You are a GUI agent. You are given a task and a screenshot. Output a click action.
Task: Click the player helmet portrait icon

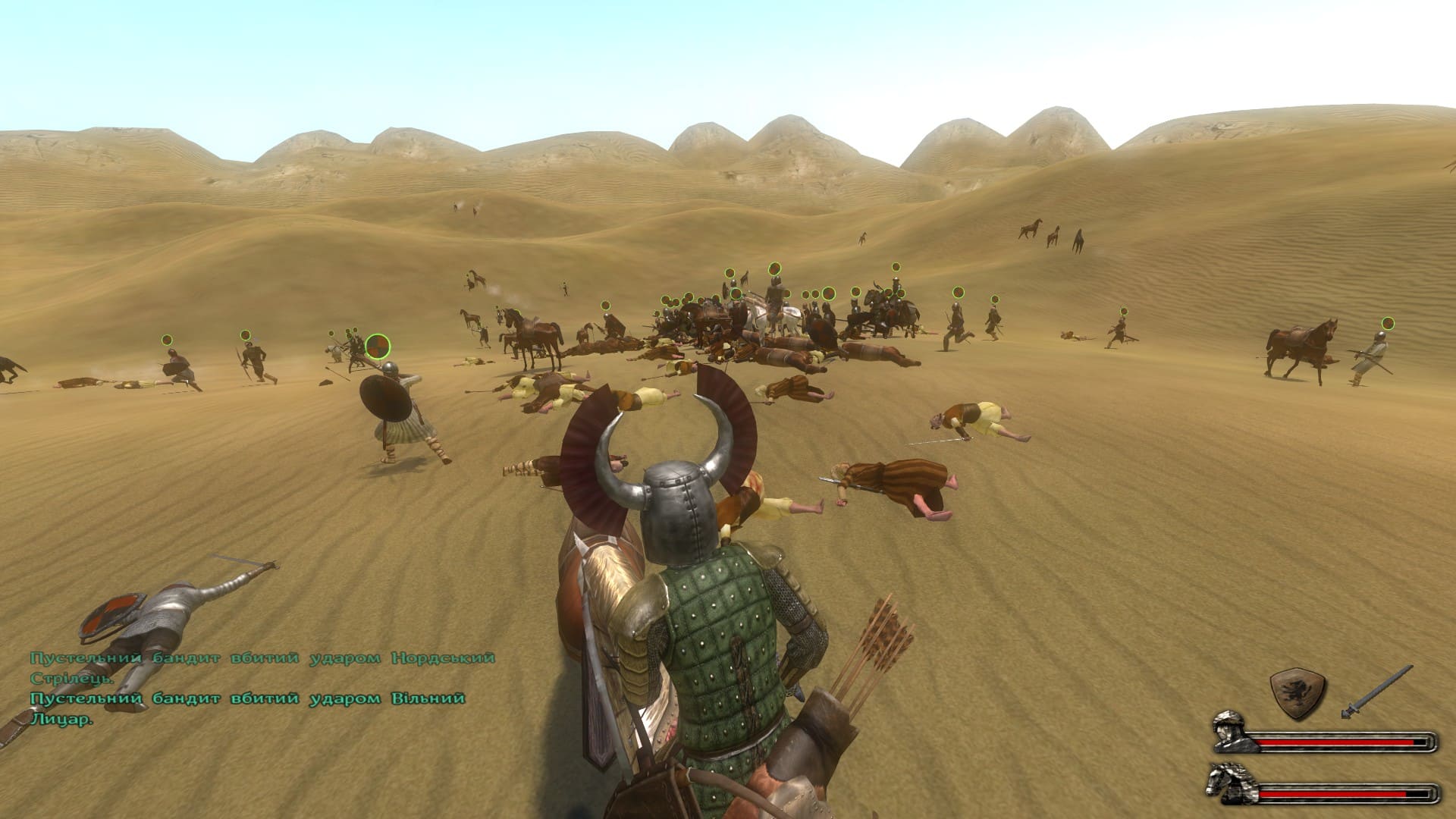click(x=1234, y=732)
